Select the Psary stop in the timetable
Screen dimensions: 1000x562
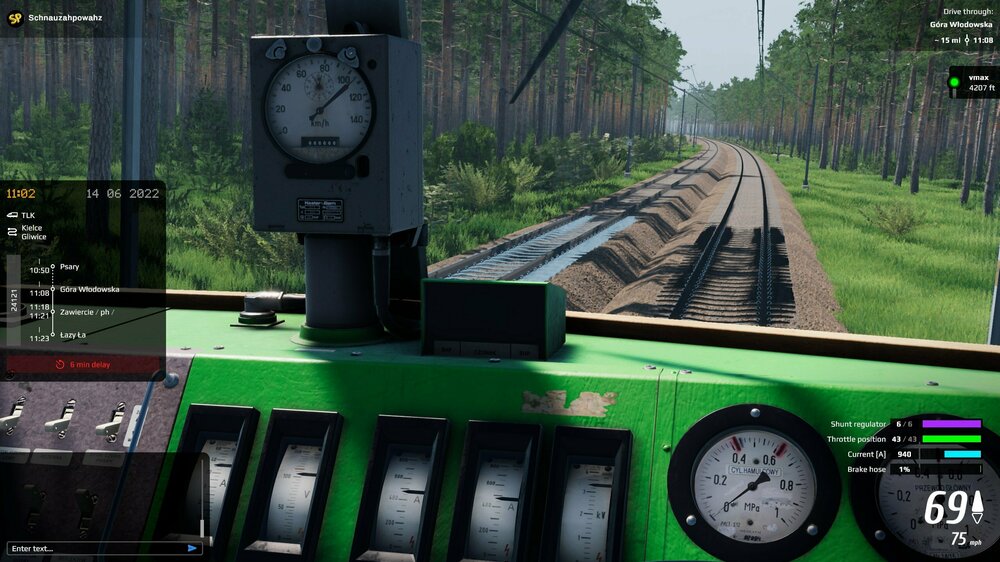tap(69, 267)
